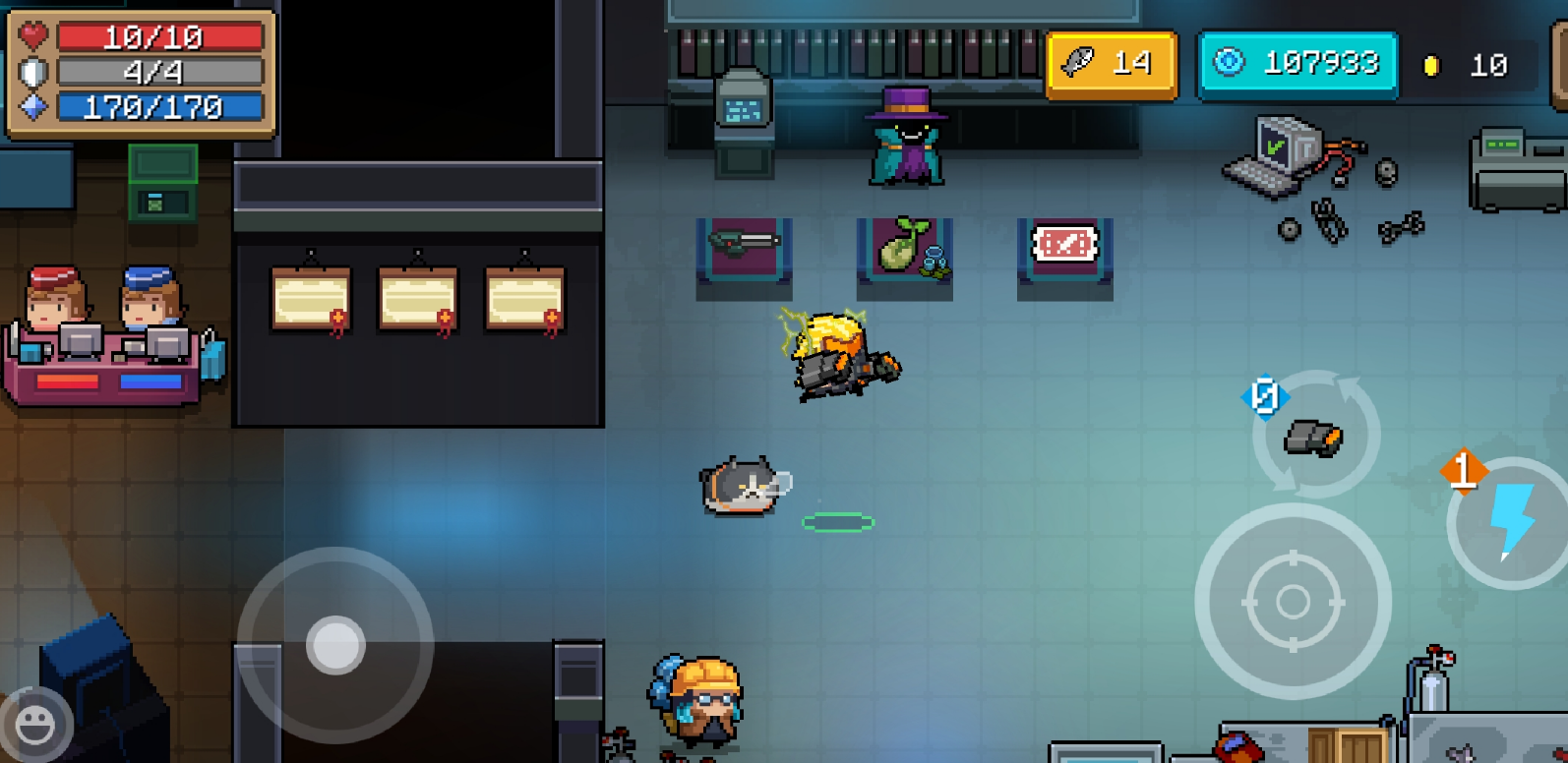The width and height of the screenshot is (1568, 763).
Task: Open the blue gem currency panel
Action: coord(1297,65)
